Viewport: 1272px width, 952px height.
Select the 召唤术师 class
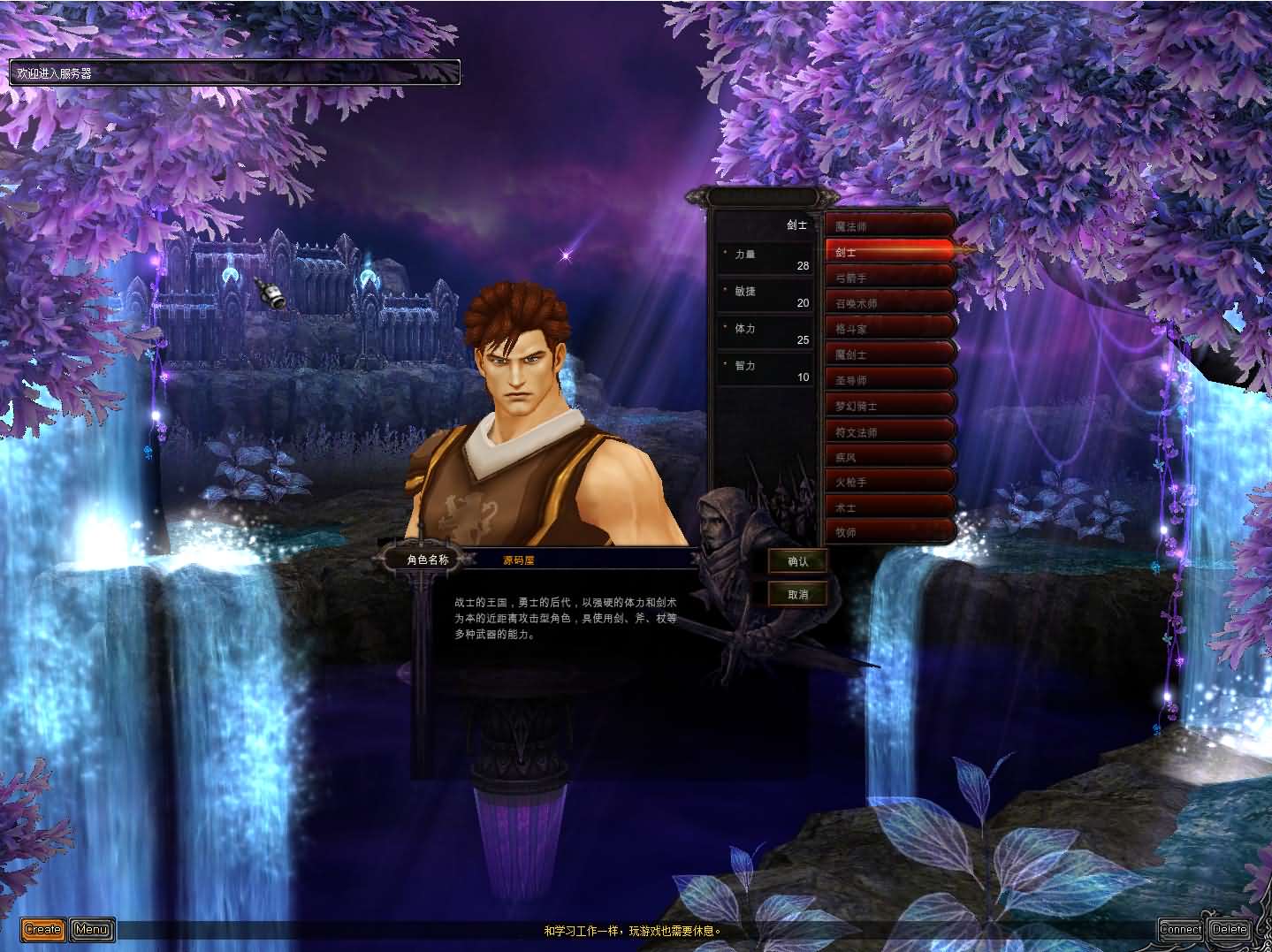click(x=889, y=303)
